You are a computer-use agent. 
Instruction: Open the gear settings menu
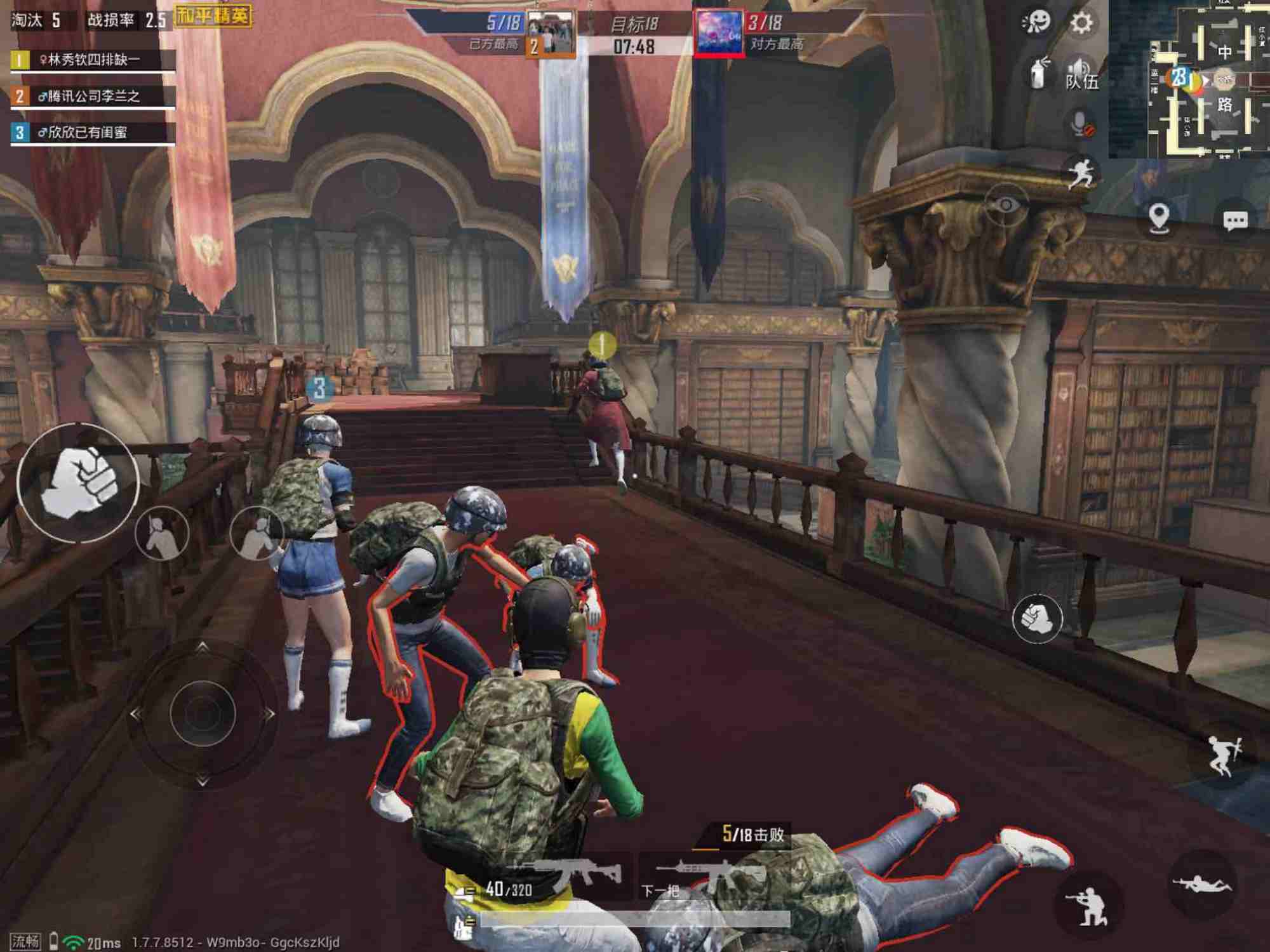pos(1081,23)
